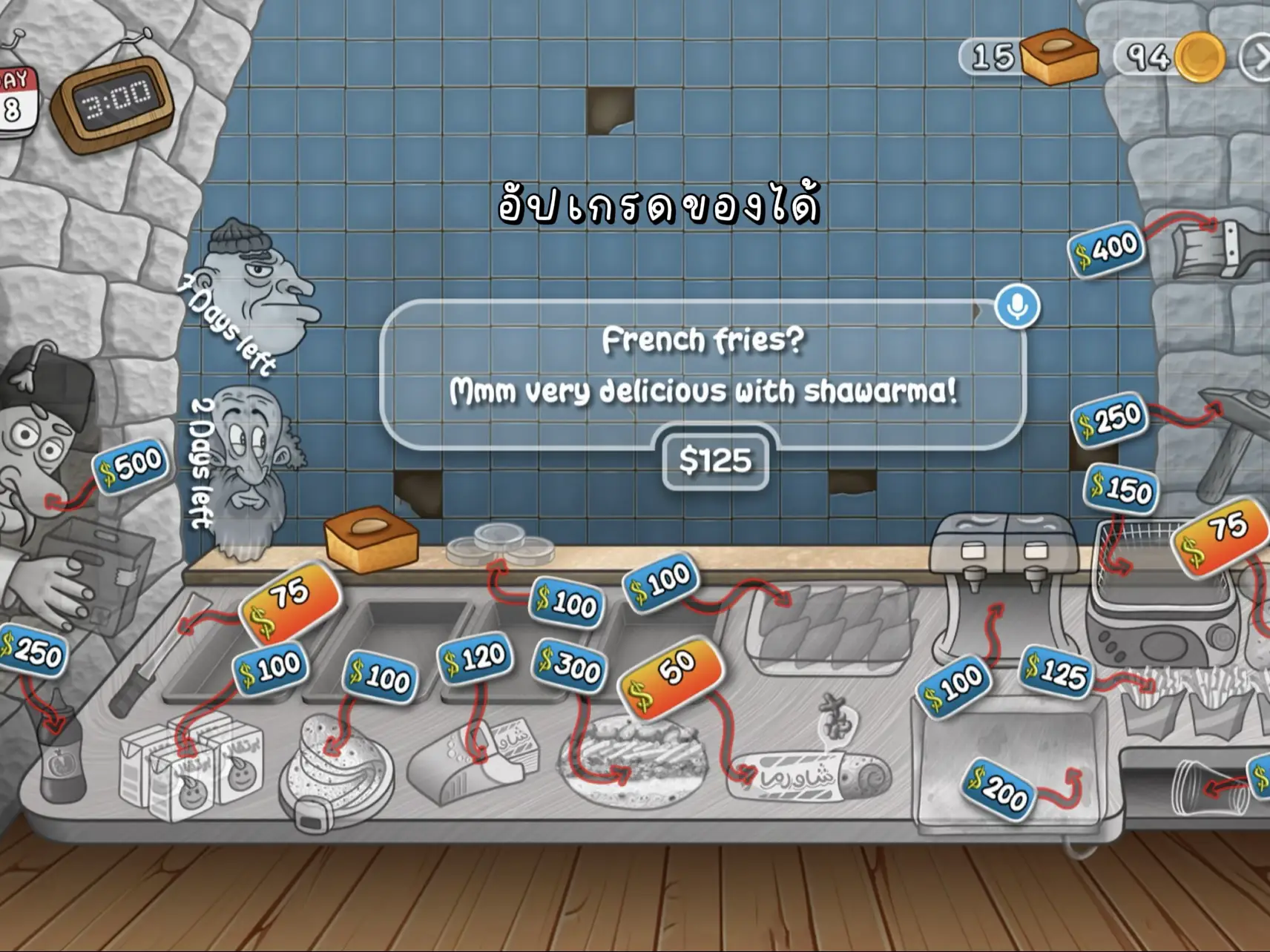Purchase the $300 shawarma plate upgrade
Image resolution: width=1270 pixels, height=952 pixels.
570,664
